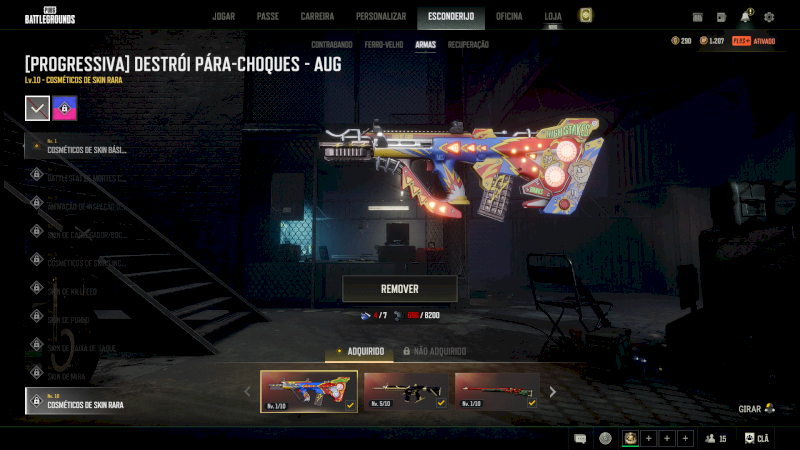
Task: Open the Carreira menu
Action: tap(317, 16)
